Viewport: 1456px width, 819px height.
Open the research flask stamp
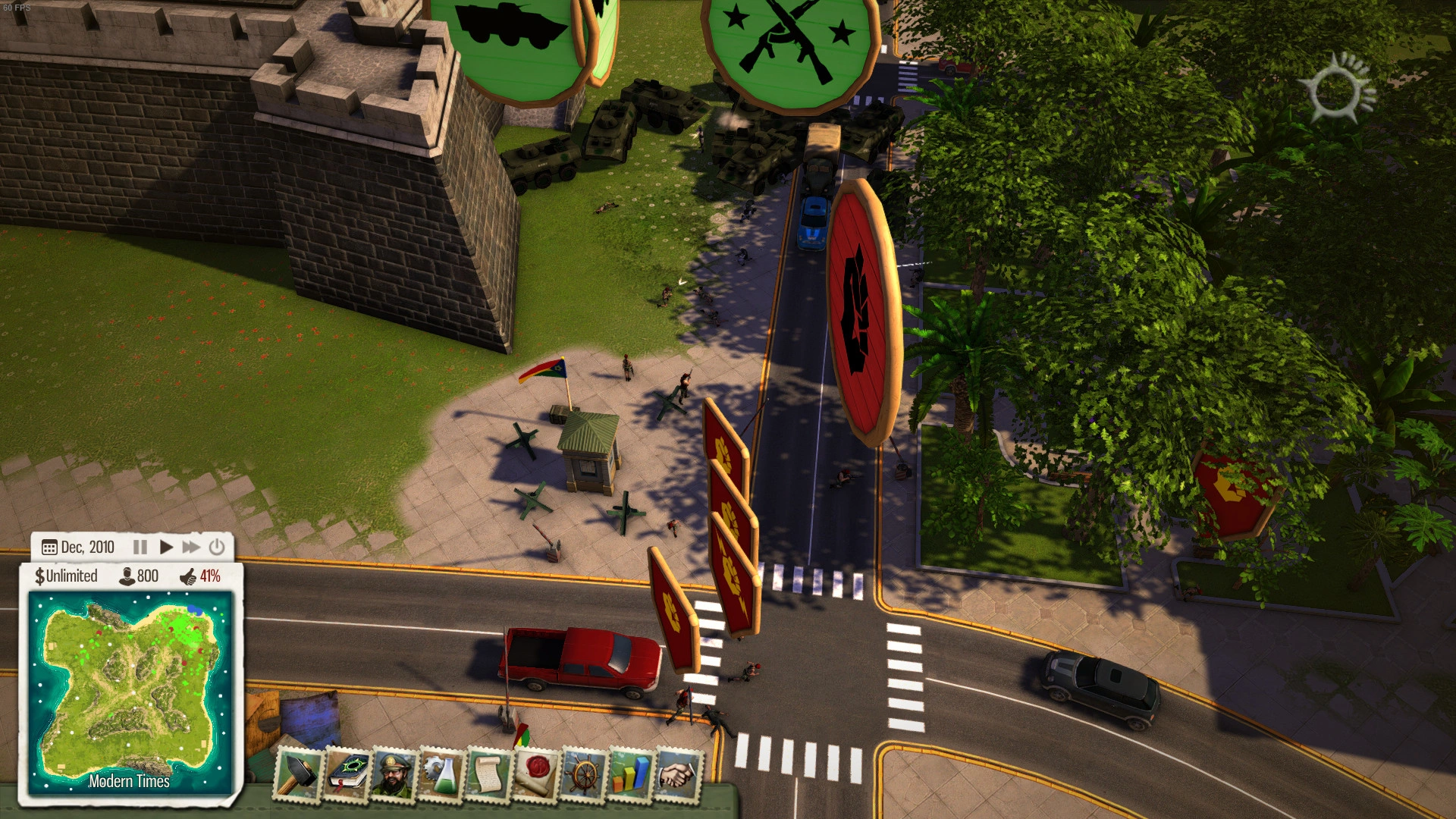point(441,774)
